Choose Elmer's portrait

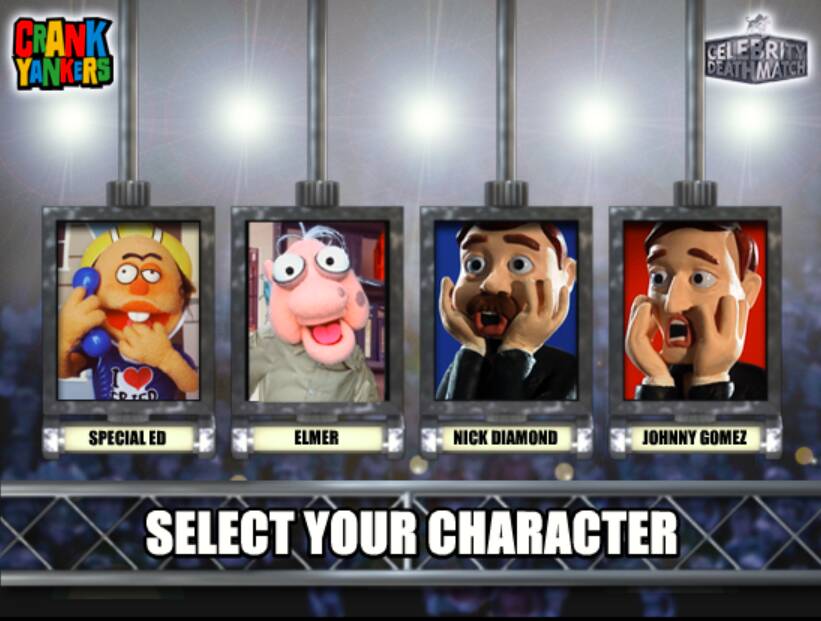(317, 310)
